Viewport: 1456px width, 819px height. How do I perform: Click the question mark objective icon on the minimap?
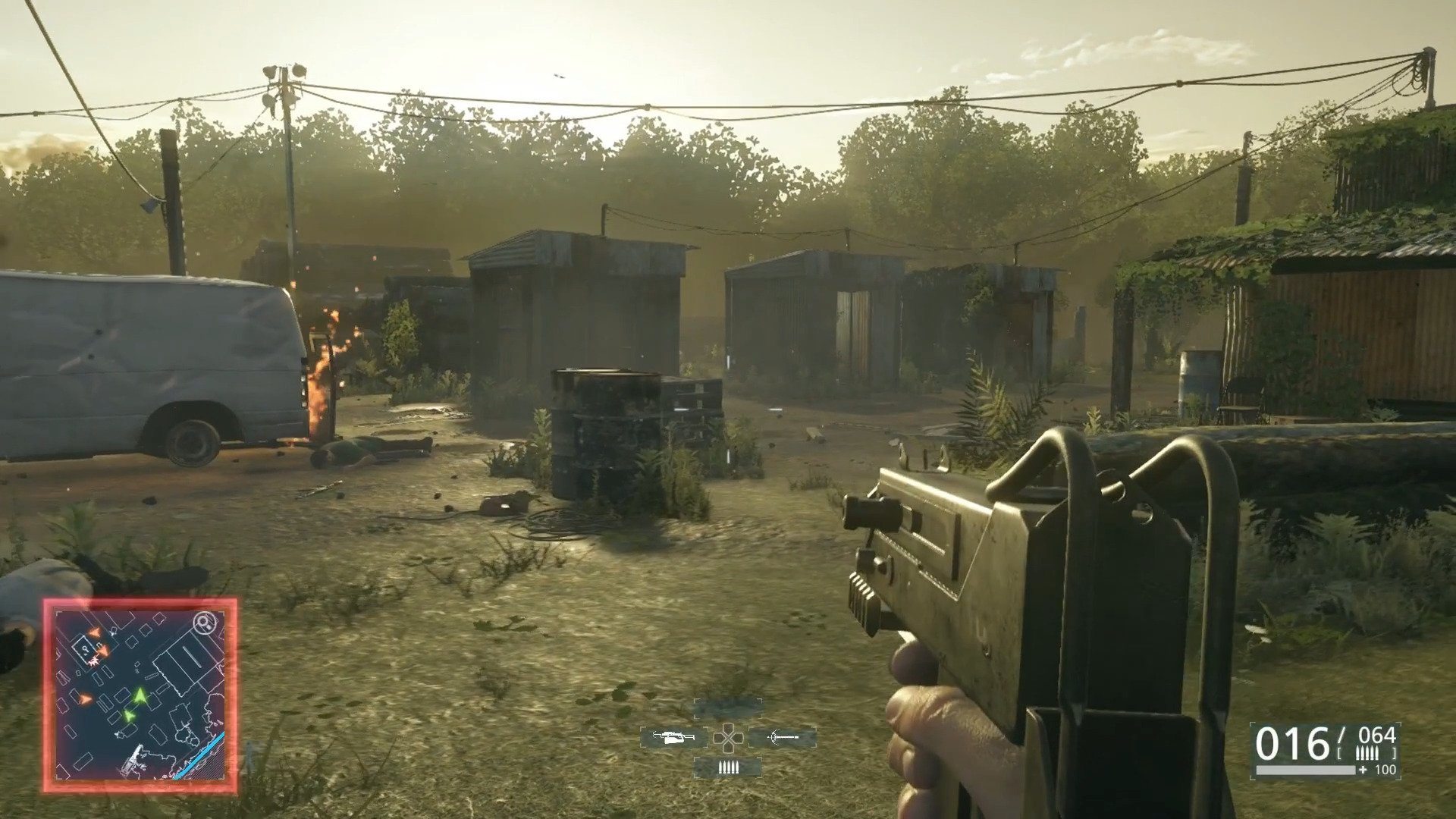click(85, 649)
